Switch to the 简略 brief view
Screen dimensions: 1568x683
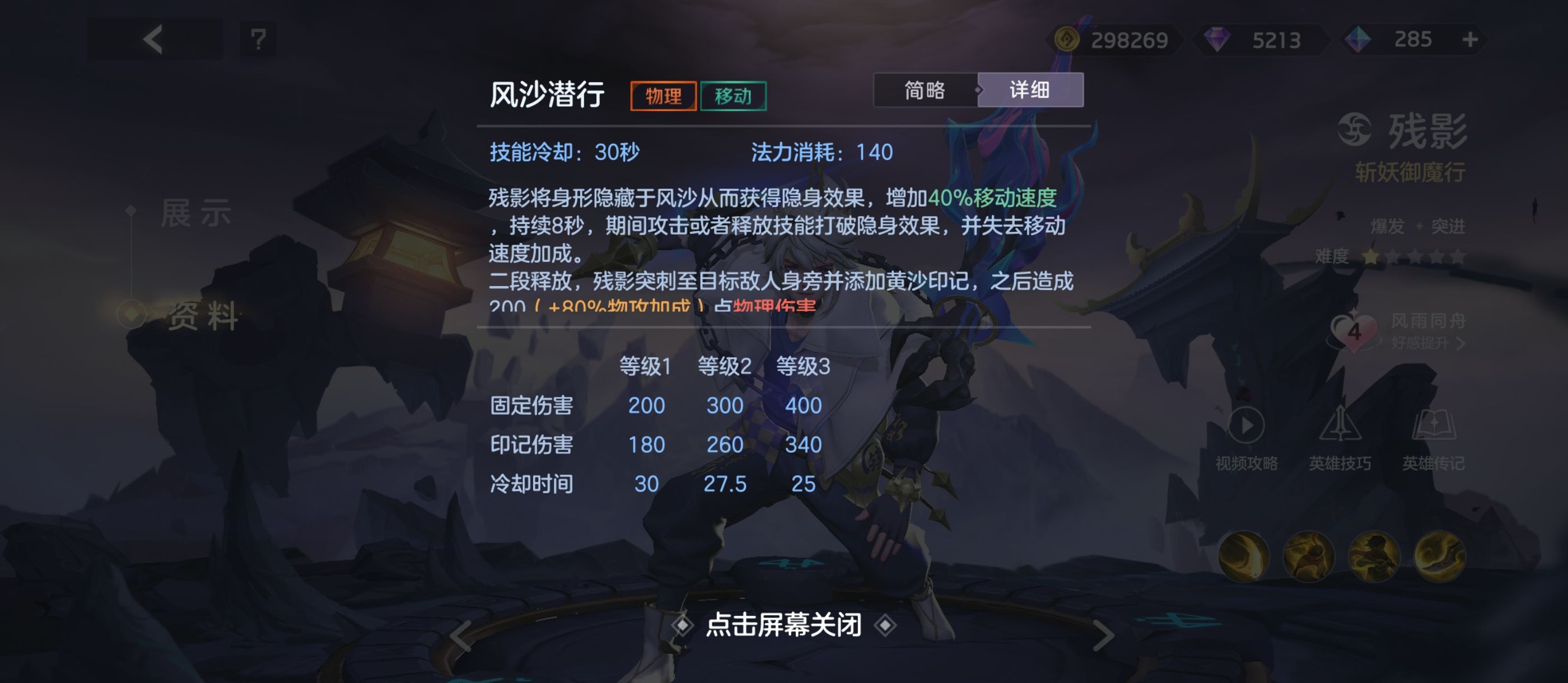(926, 90)
